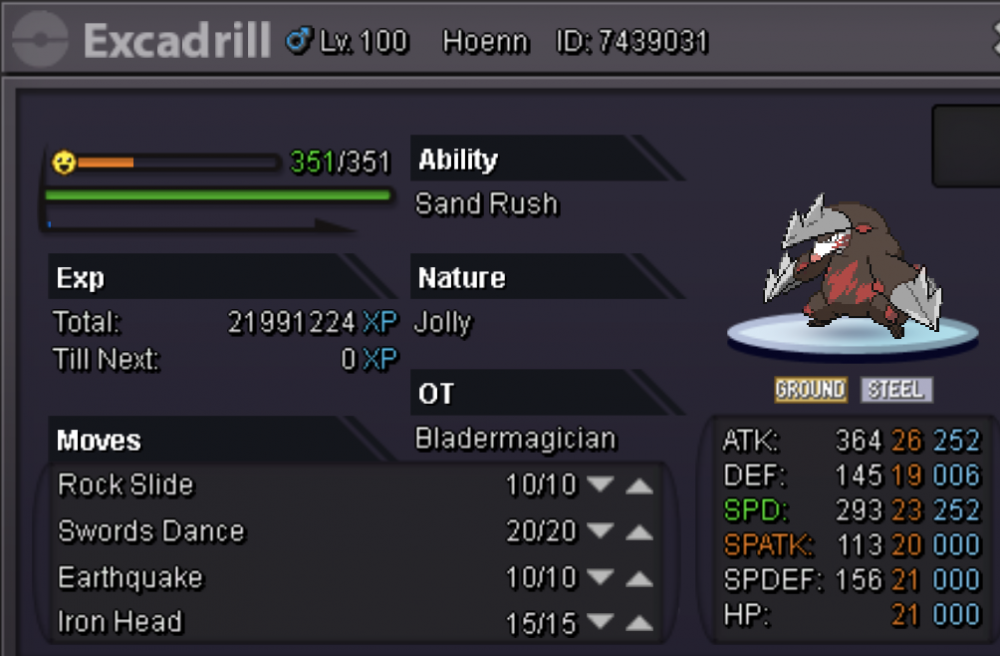Choose the Earthquake move row
1000x656 pixels.
[130, 578]
